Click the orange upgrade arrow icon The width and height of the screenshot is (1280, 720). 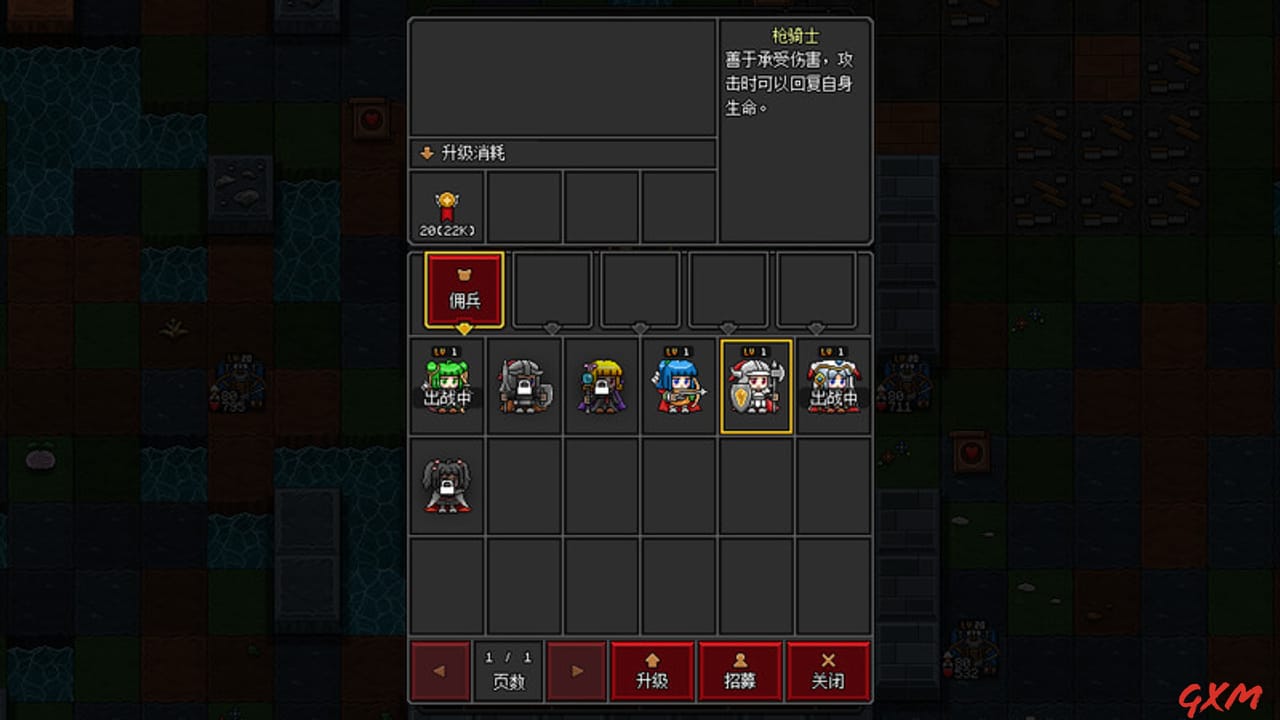coord(652,659)
